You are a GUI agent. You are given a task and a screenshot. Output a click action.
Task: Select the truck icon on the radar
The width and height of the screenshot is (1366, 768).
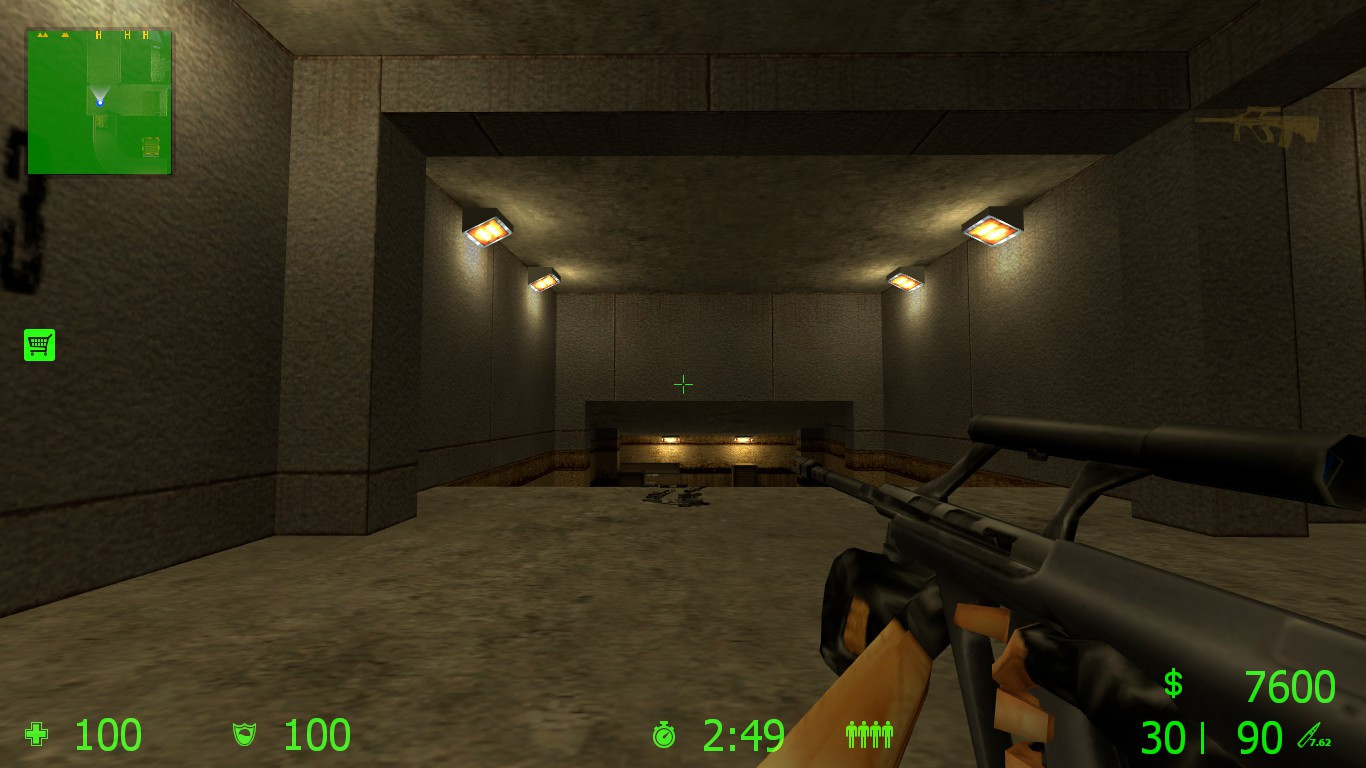point(150,148)
